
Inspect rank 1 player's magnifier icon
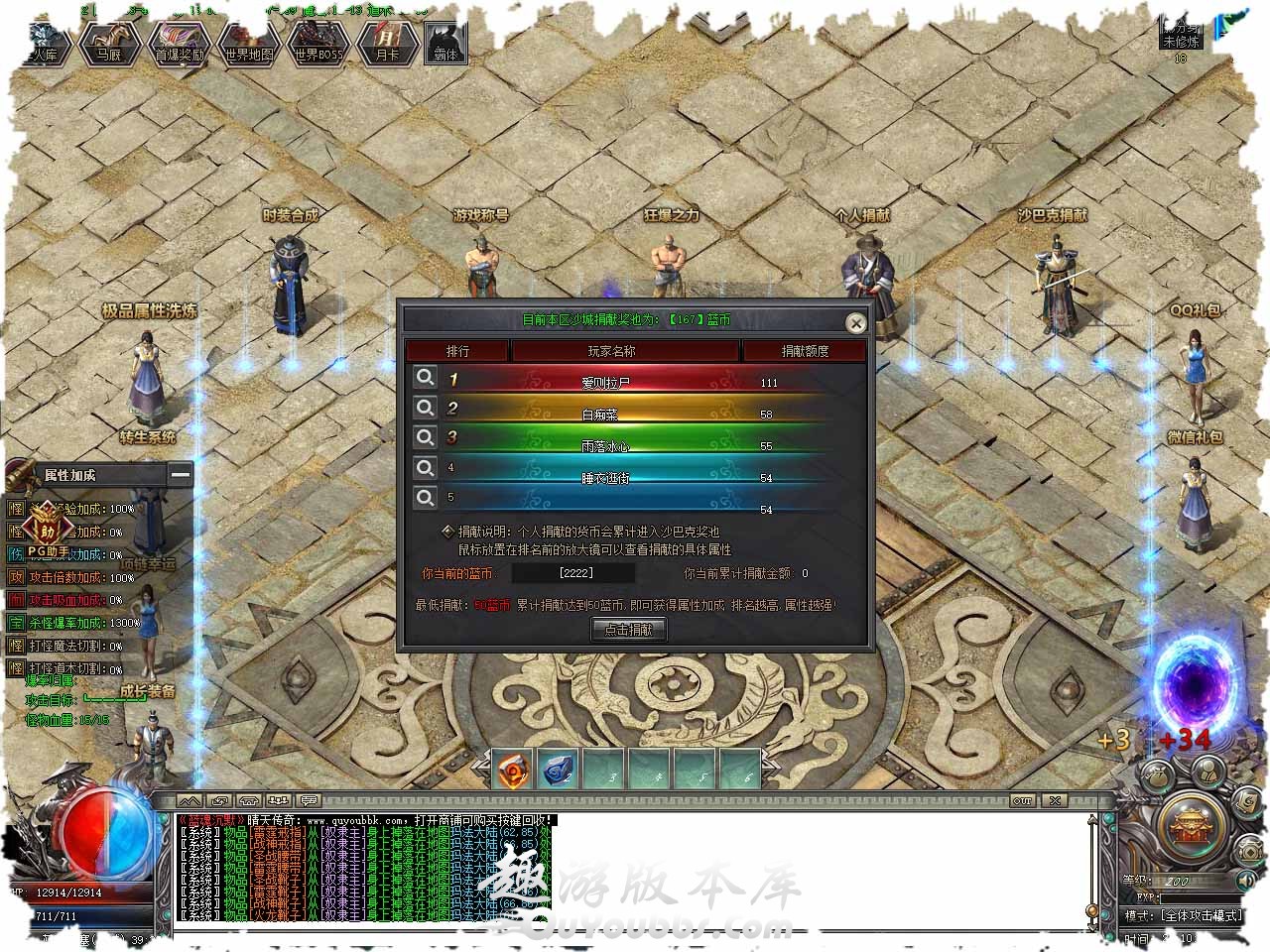pyautogui.click(x=426, y=378)
